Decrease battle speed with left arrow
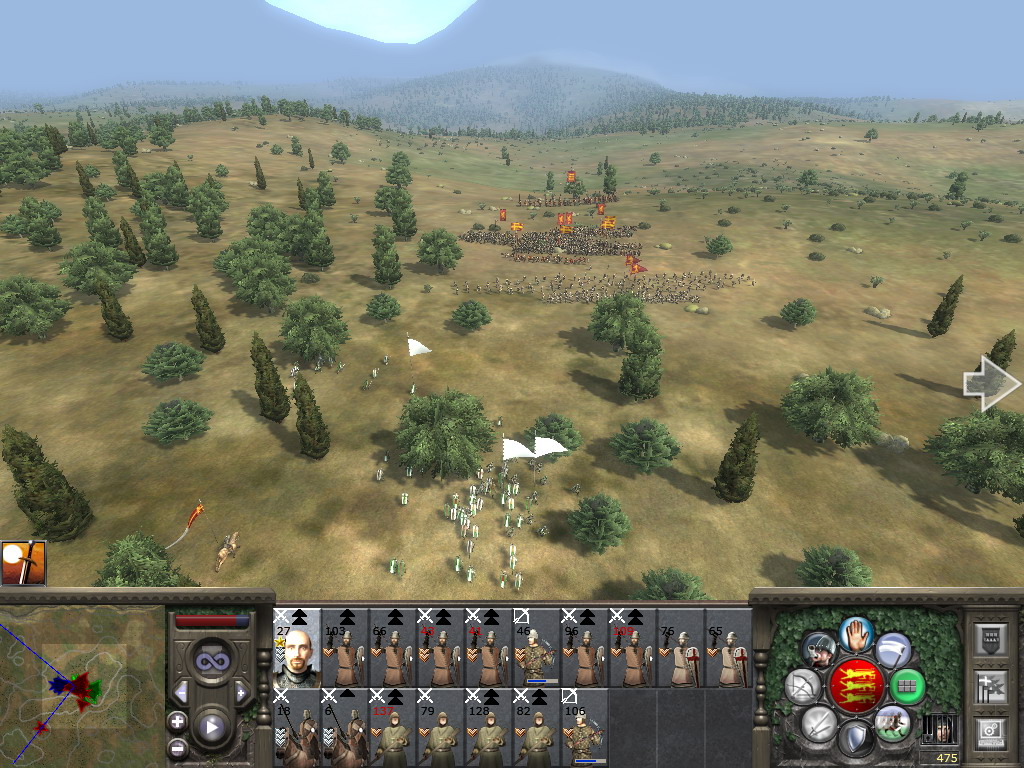 (x=181, y=691)
